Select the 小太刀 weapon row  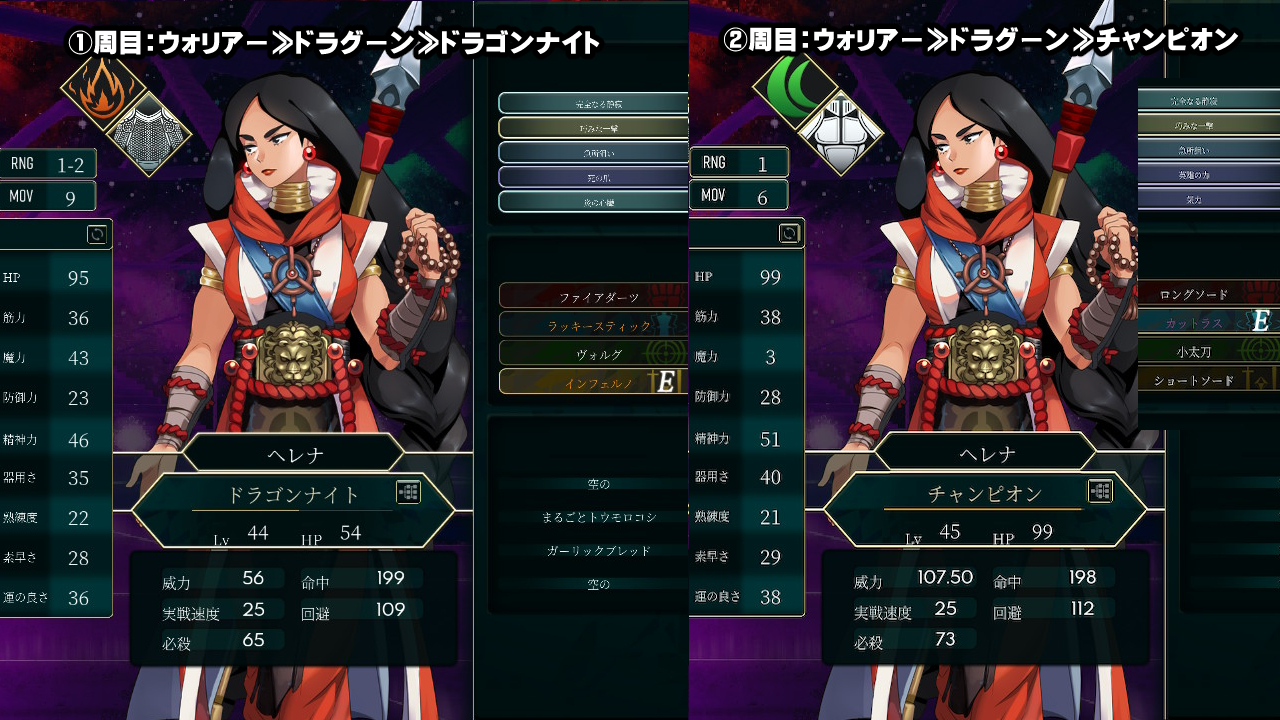[x=1193, y=351]
